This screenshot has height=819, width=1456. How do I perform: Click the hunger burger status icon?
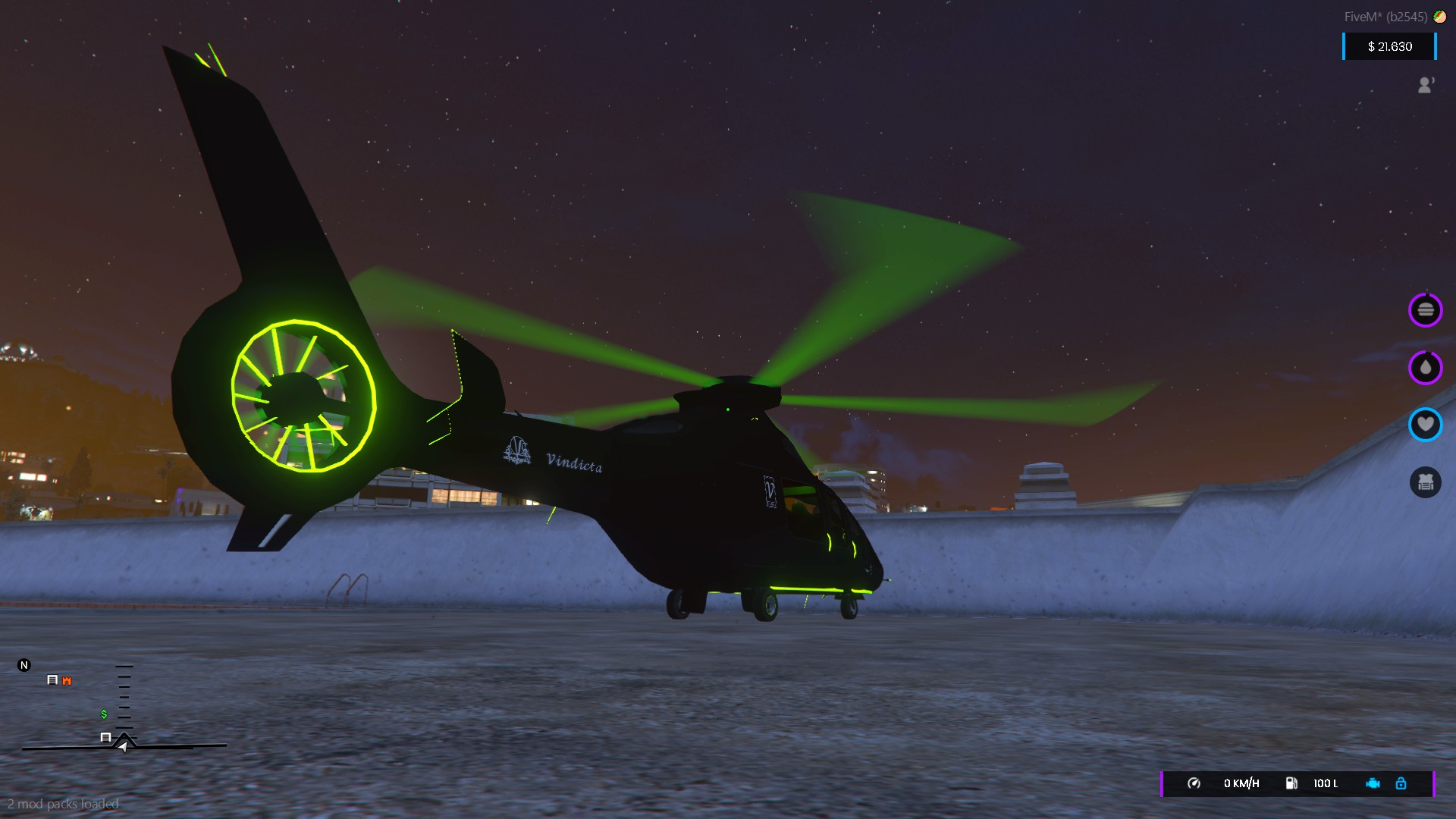1426,309
